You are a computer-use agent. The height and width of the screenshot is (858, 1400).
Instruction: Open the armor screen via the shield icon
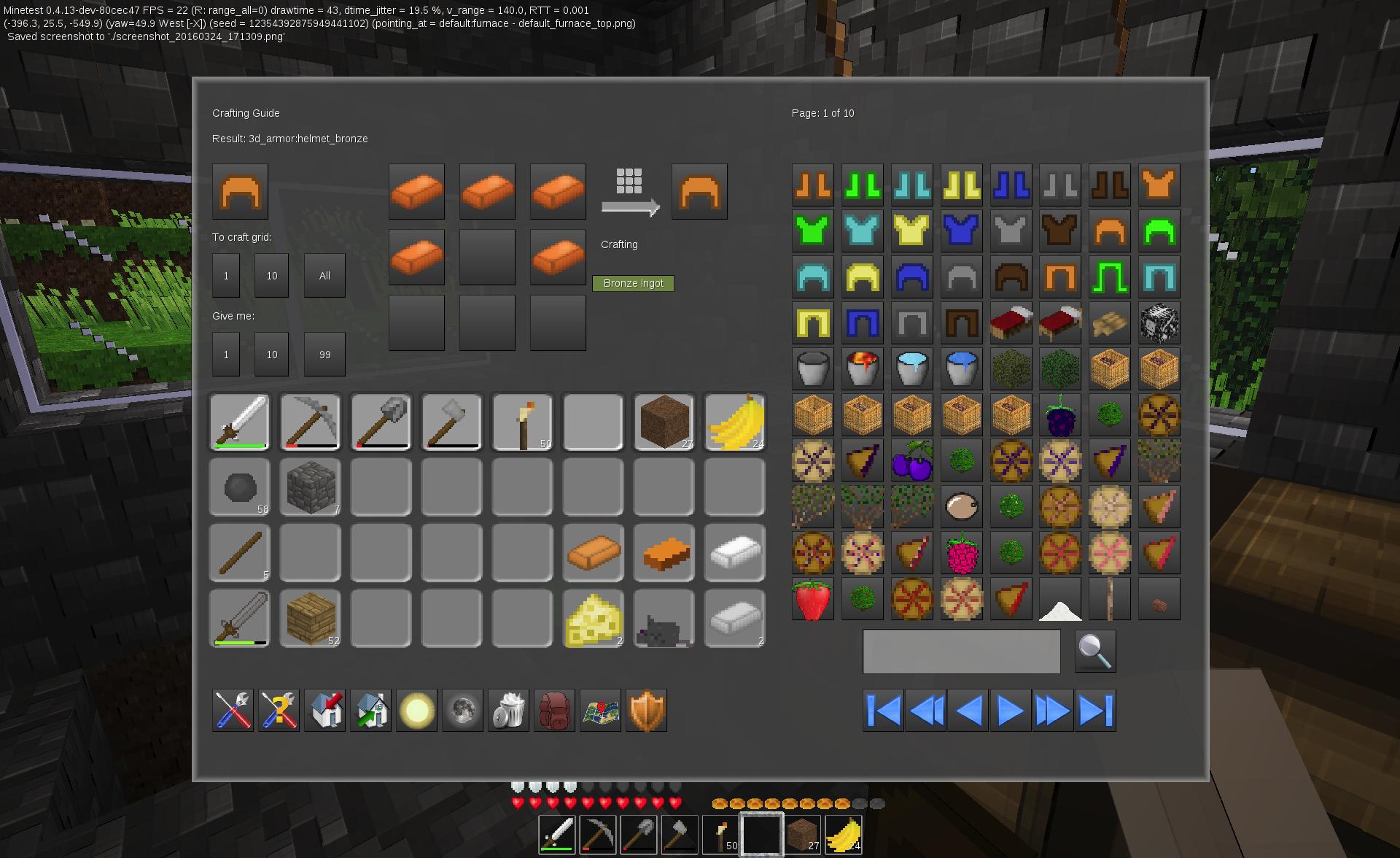[646, 710]
